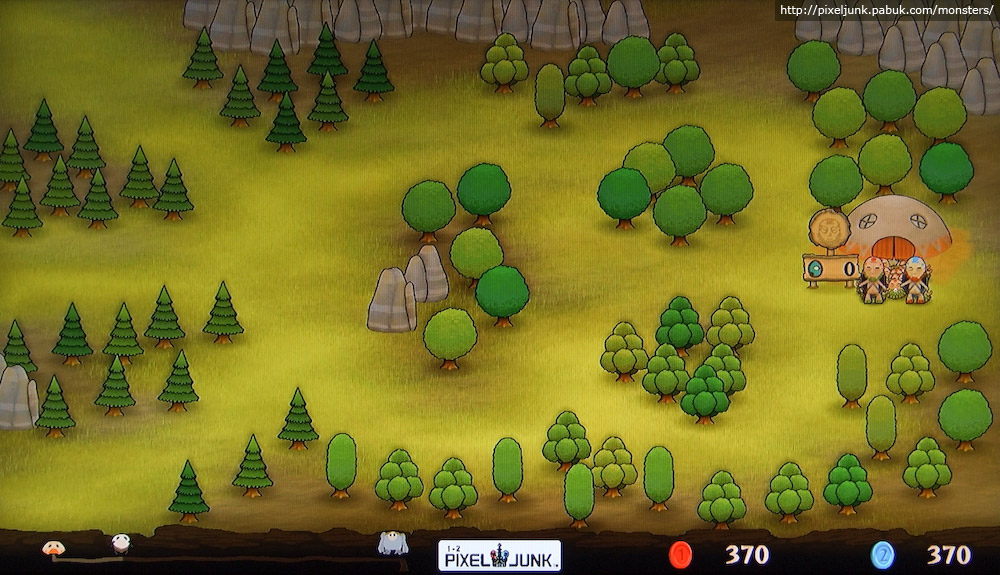Click the orange monster wave marker

point(53,547)
